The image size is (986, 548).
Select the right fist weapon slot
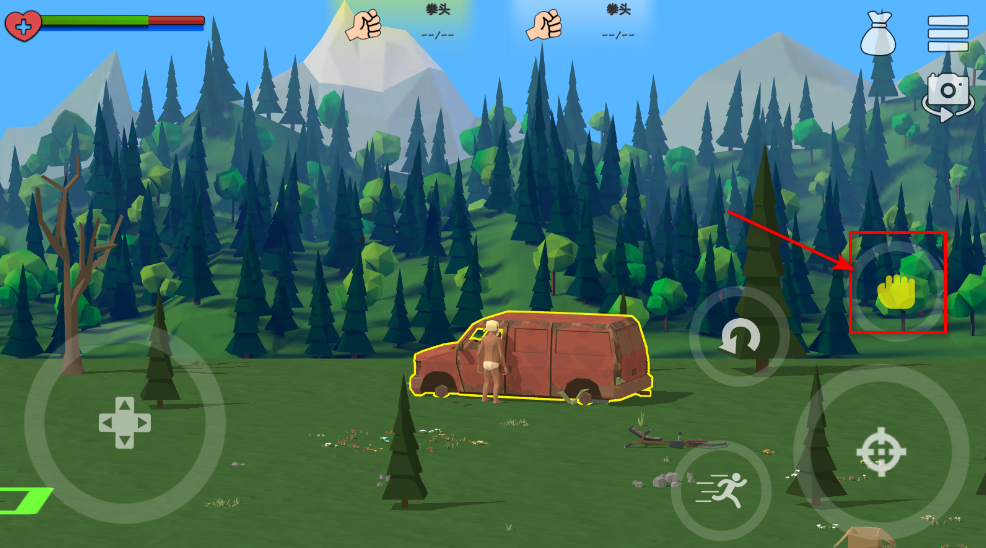click(x=545, y=25)
